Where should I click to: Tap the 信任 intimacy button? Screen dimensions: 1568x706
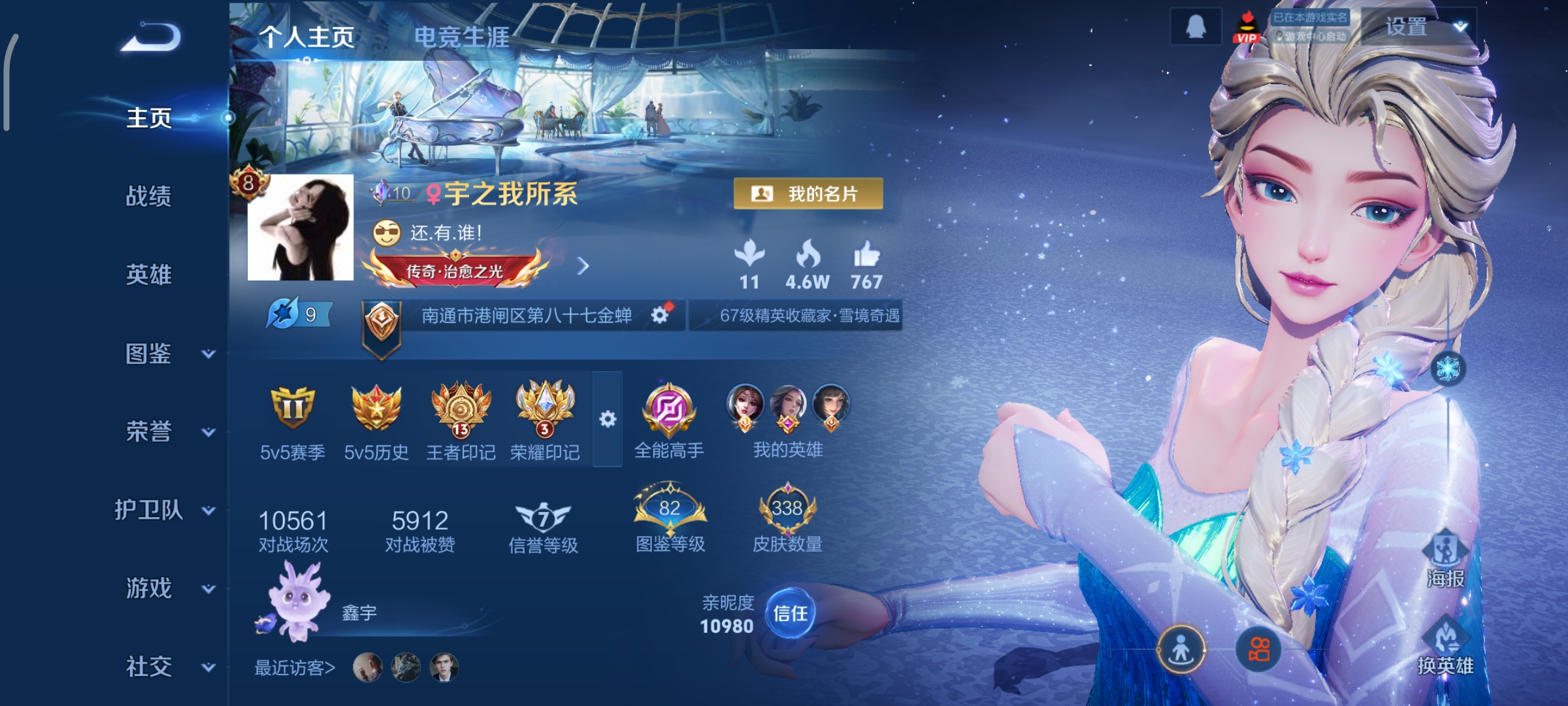coord(790,613)
